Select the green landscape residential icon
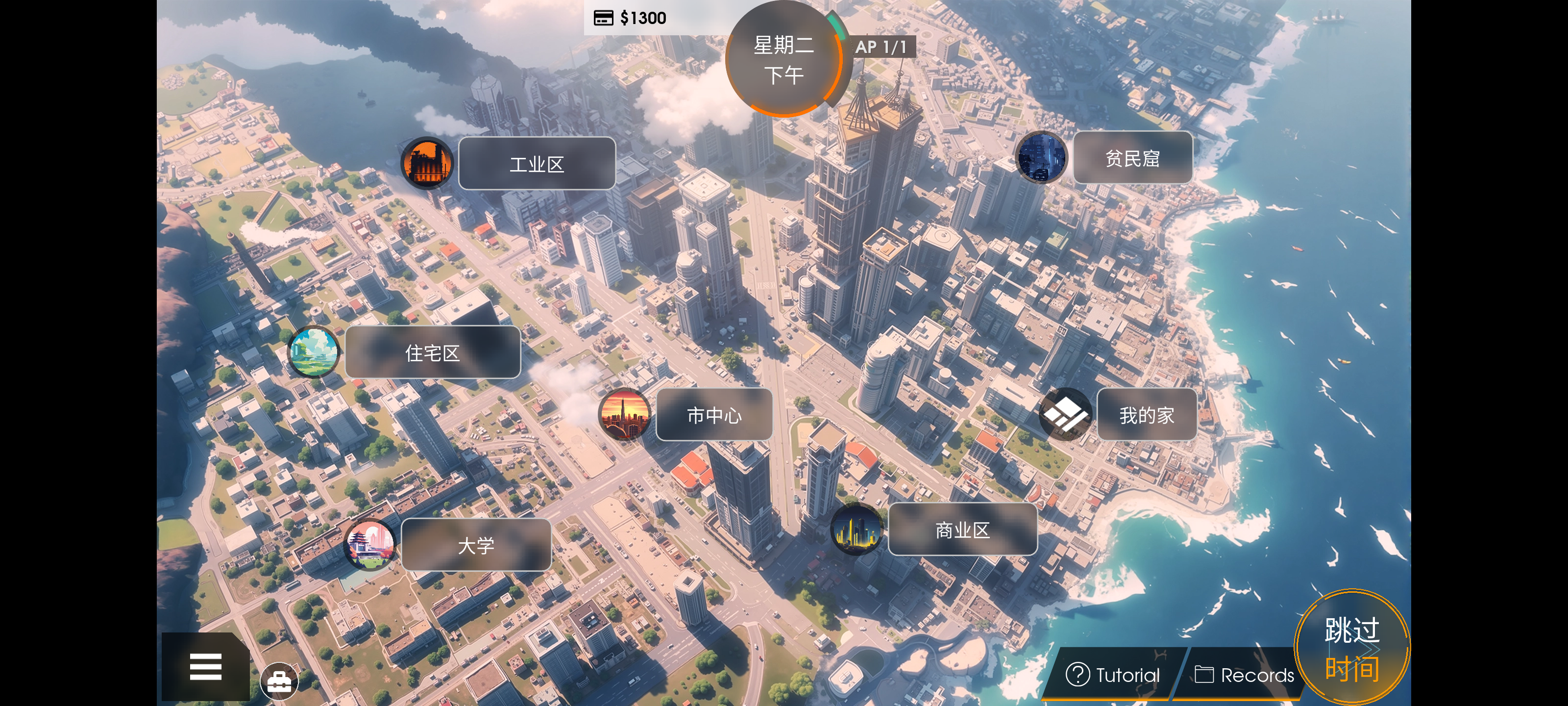Image resolution: width=1568 pixels, height=706 pixels. point(314,352)
